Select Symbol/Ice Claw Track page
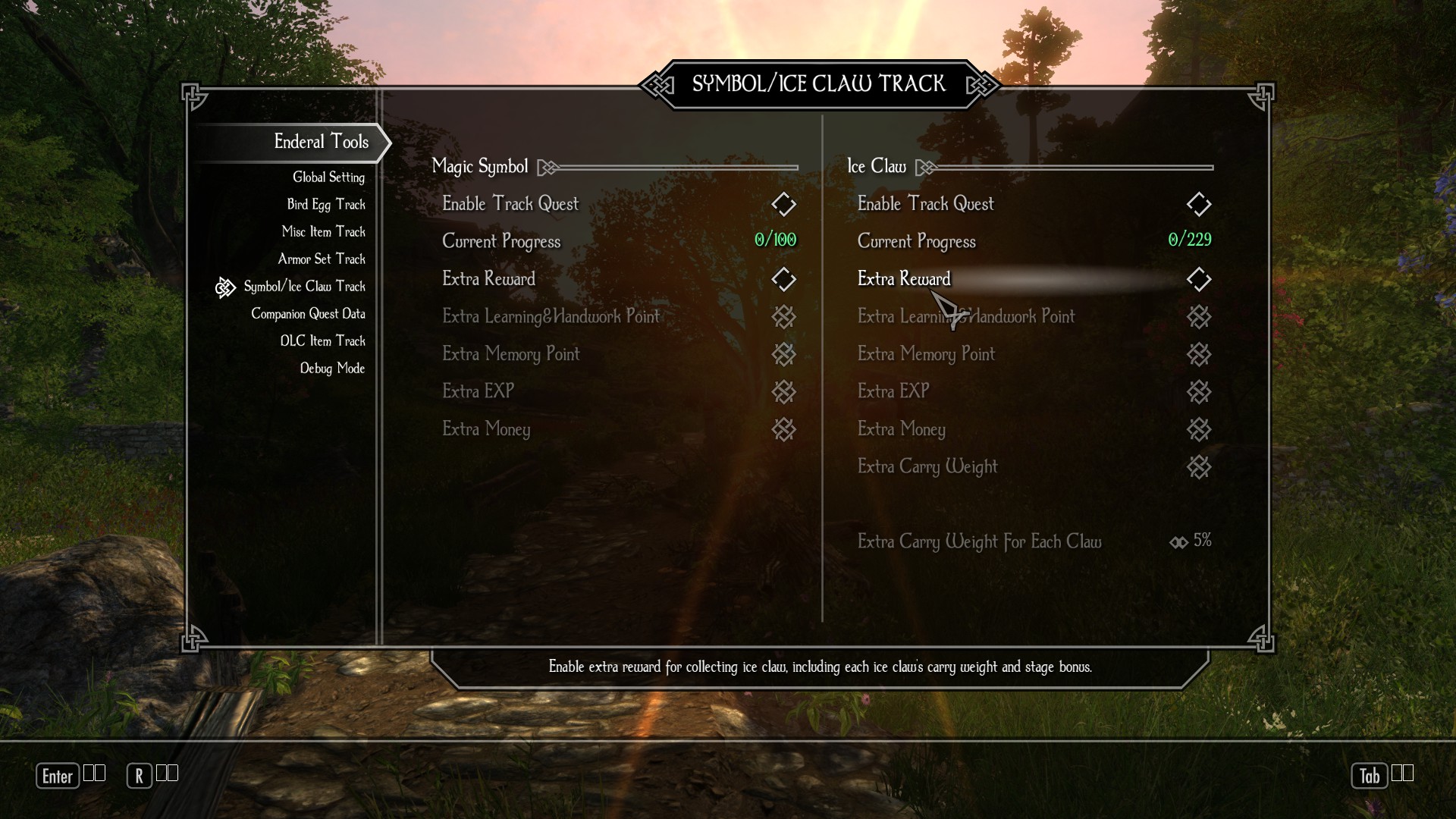This screenshot has width=1456, height=819. tap(304, 287)
